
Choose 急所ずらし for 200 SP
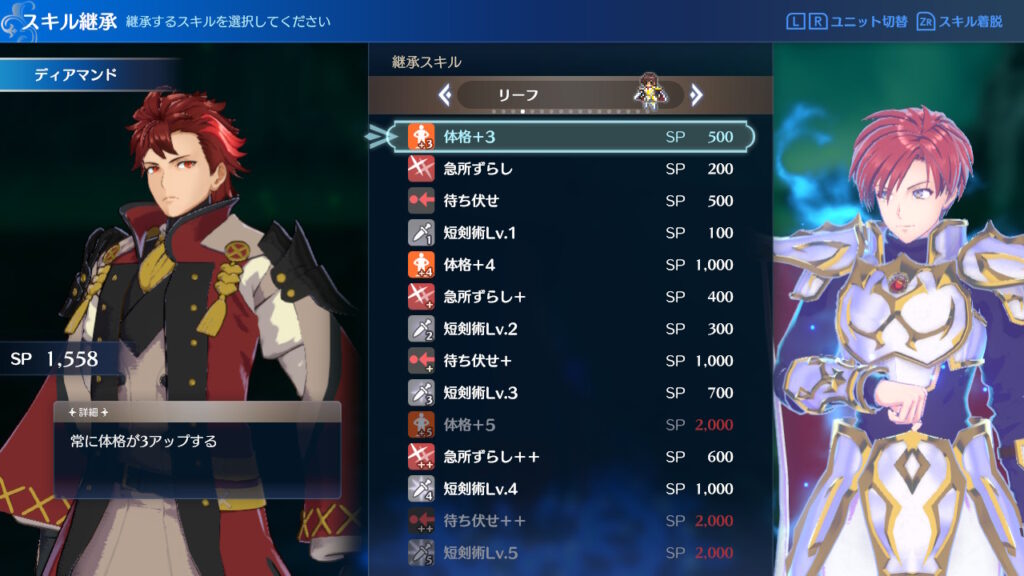[570, 169]
